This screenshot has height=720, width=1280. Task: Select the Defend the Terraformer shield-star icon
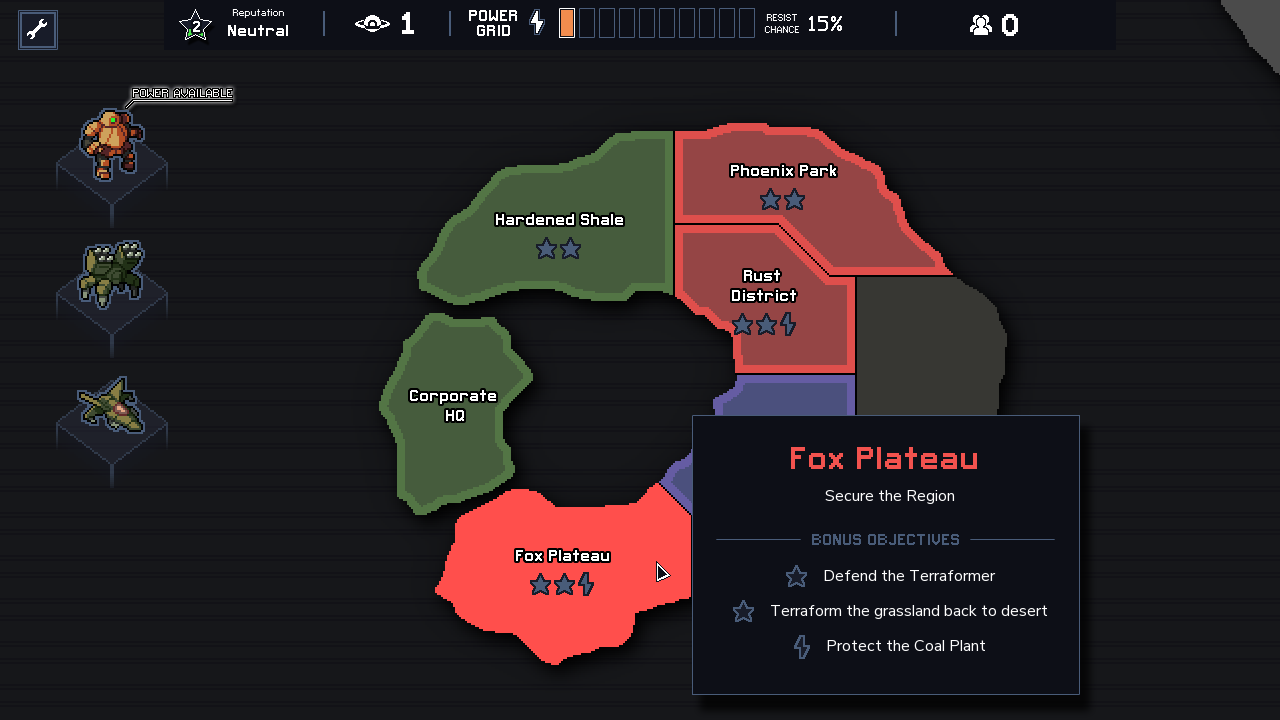[795, 576]
